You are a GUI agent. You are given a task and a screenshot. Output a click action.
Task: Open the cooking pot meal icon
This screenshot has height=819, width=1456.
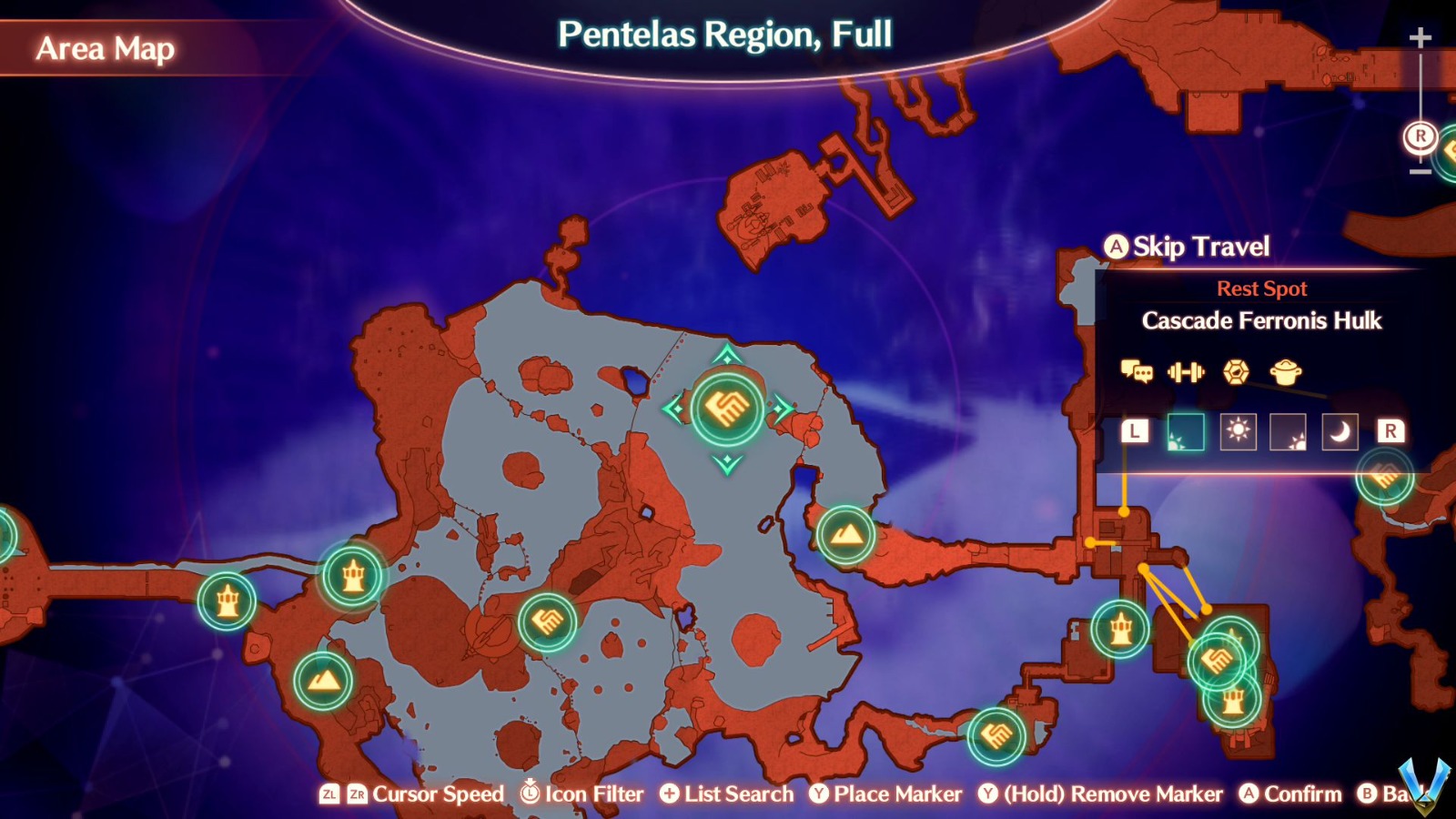1285,373
